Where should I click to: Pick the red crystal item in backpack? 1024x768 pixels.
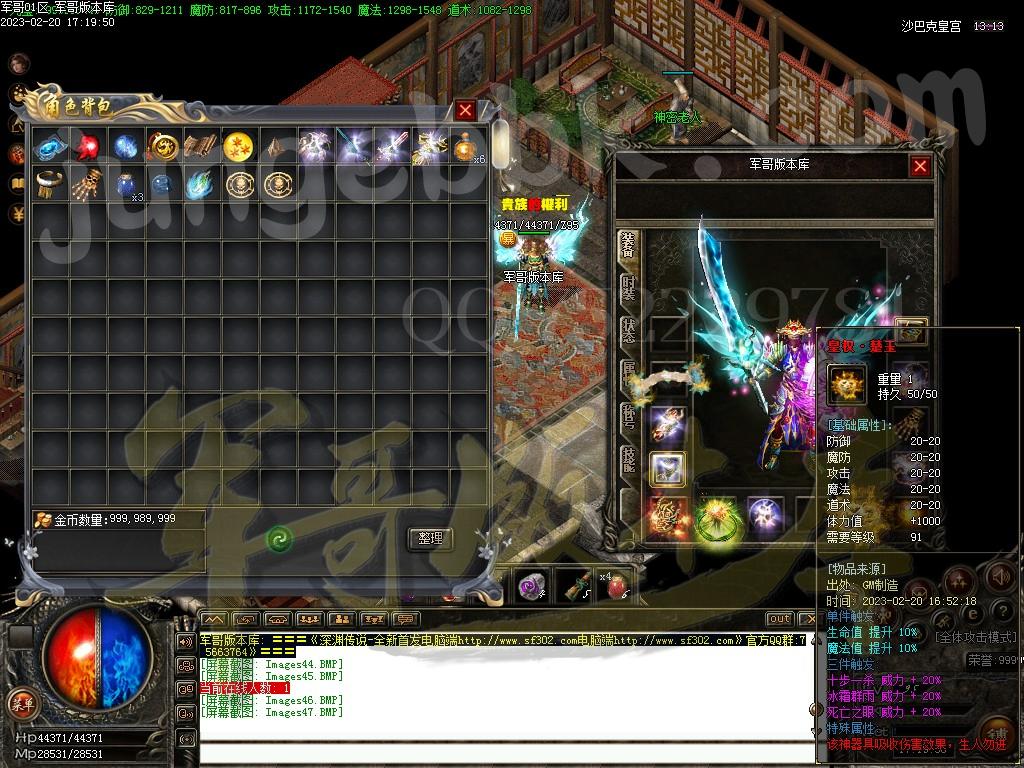click(x=88, y=147)
